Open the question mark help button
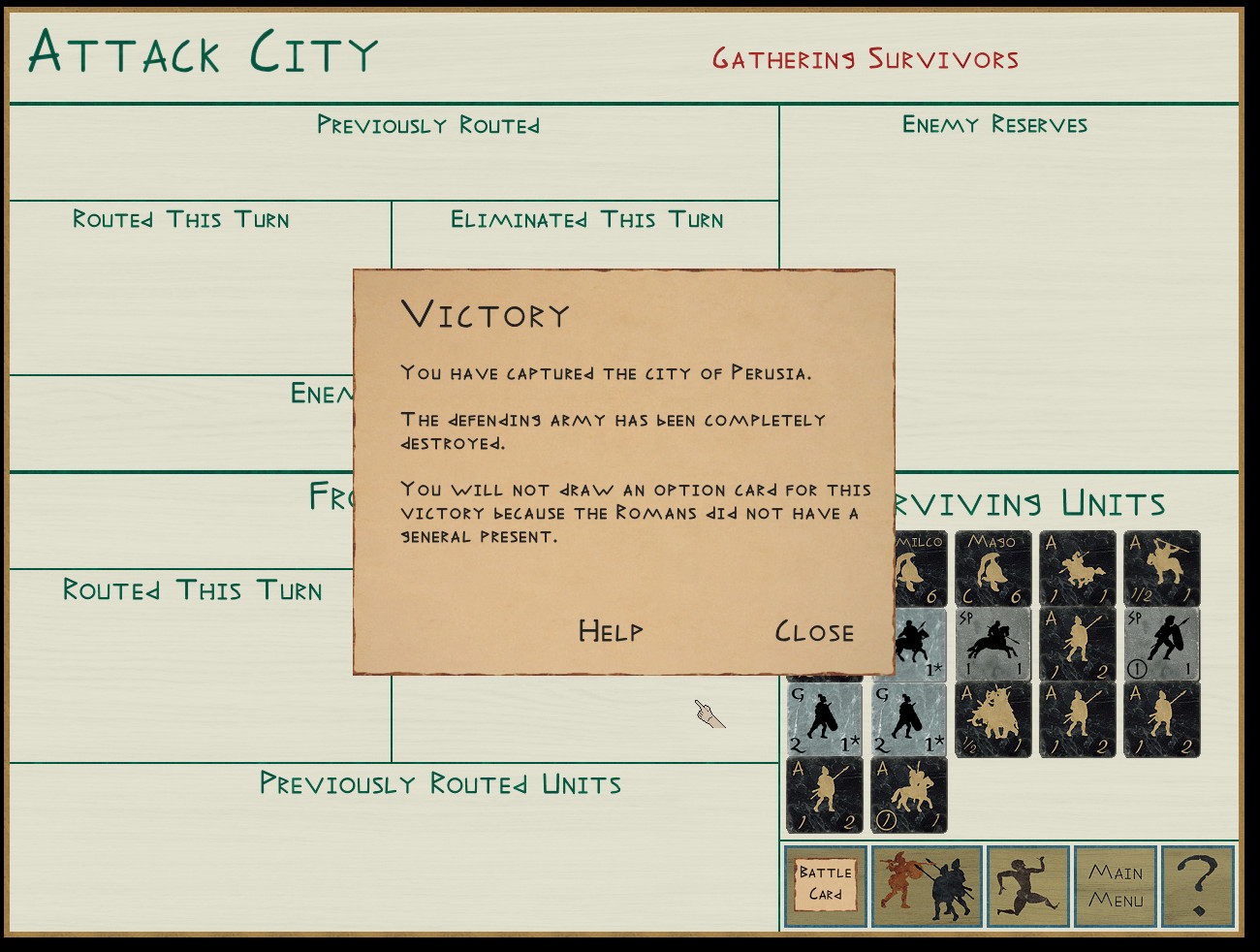 click(x=1198, y=886)
